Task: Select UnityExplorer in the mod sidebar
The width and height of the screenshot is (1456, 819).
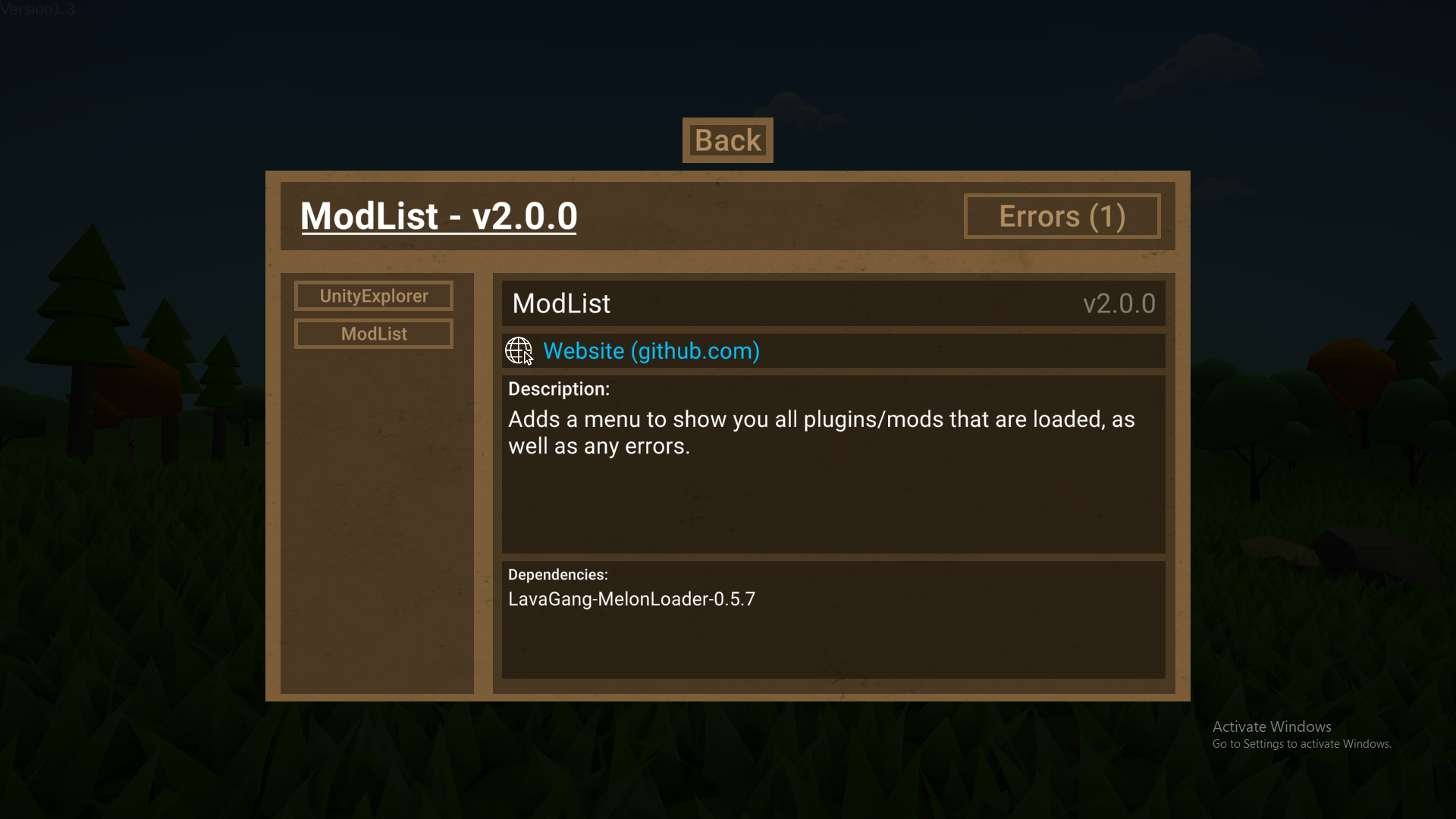Action: click(373, 296)
